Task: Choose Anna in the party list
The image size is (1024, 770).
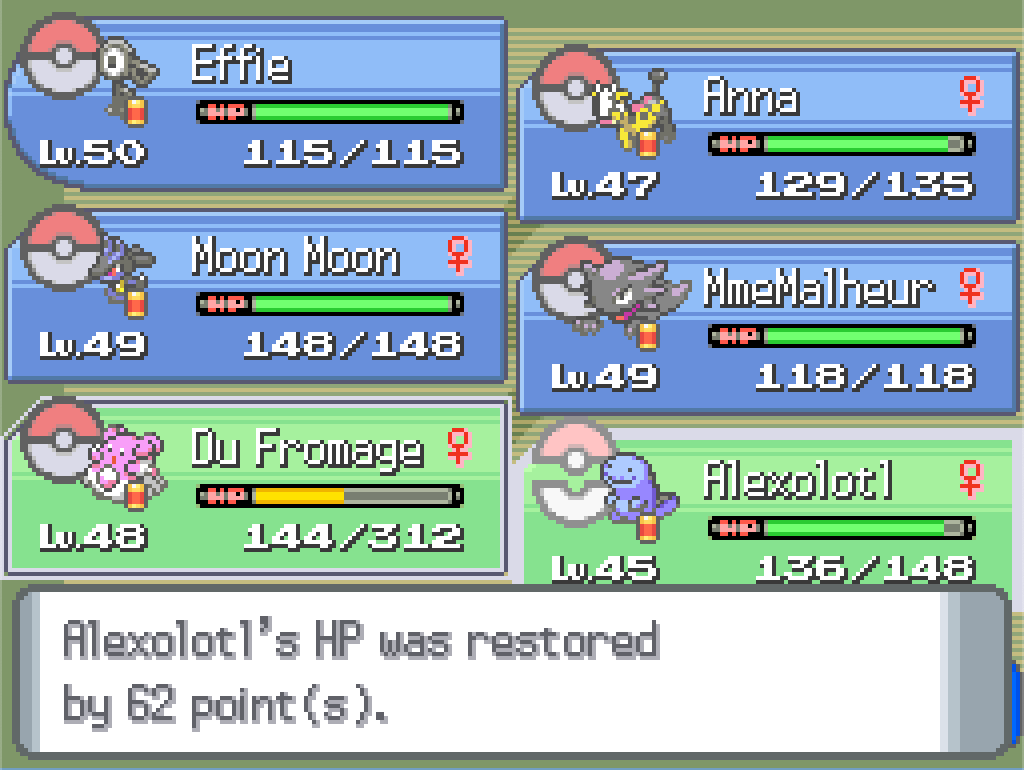Action: click(768, 135)
